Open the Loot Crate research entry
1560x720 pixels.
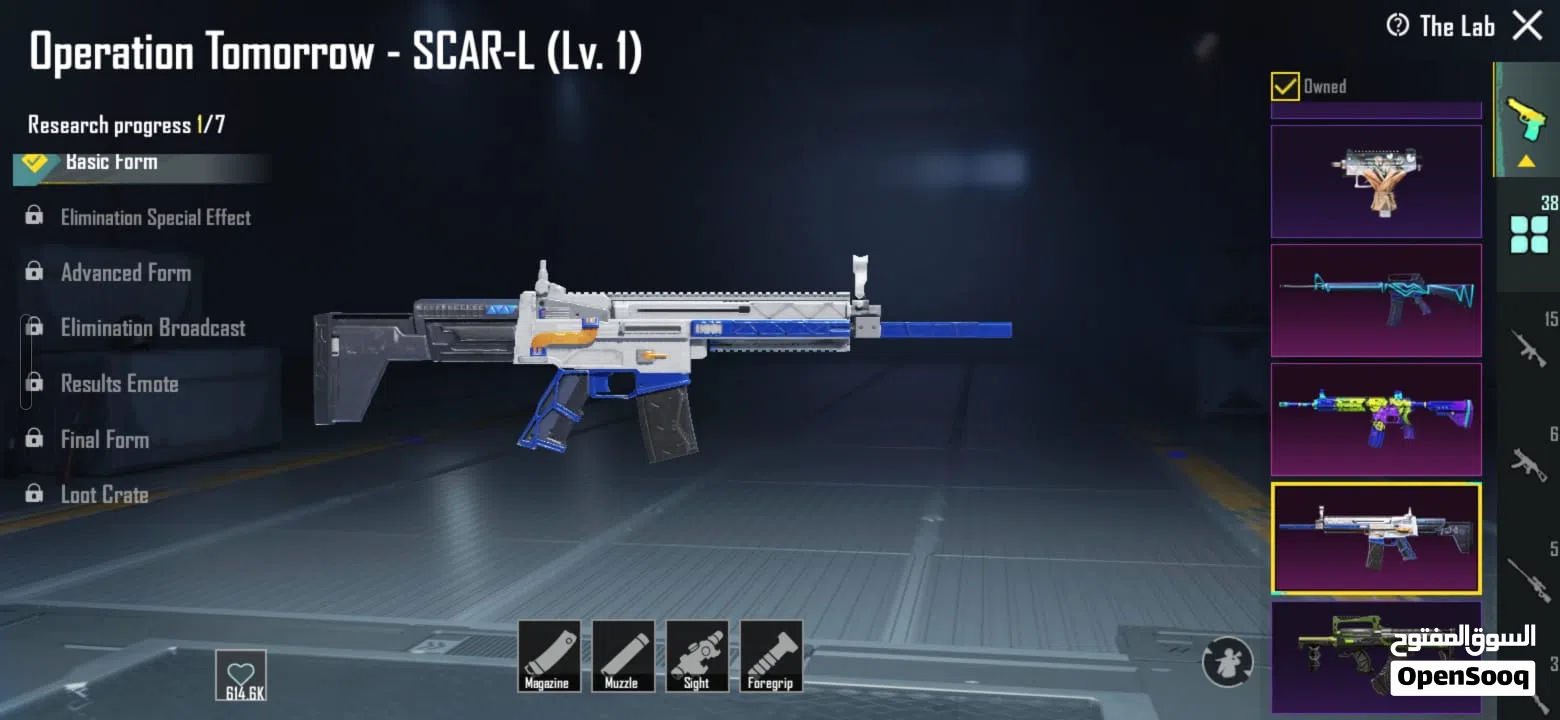pyautogui.click(x=104, y=494)
